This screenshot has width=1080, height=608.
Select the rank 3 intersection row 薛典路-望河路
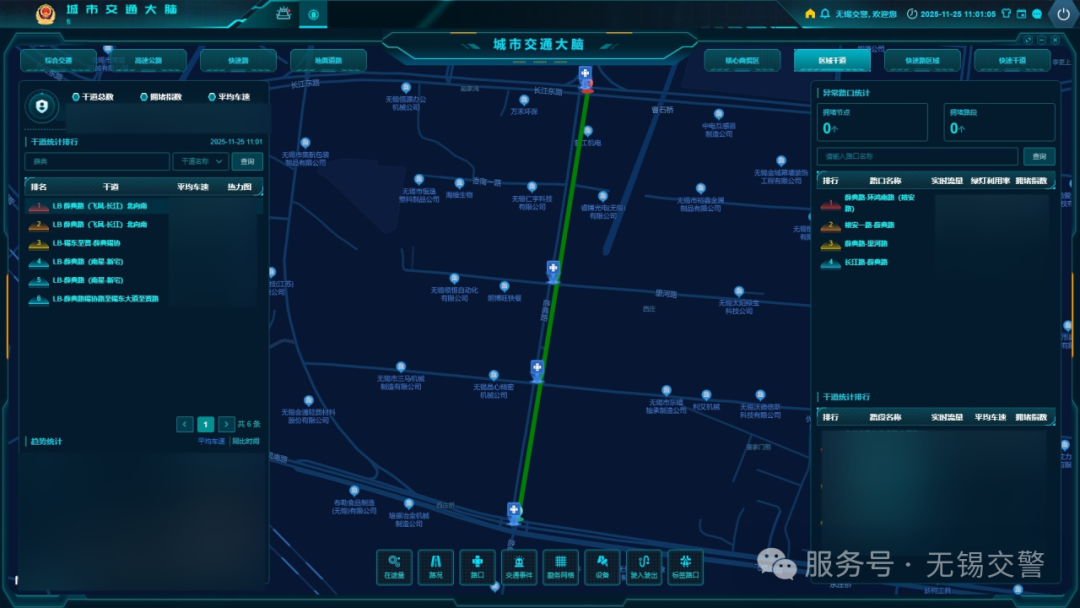point(866,244)
